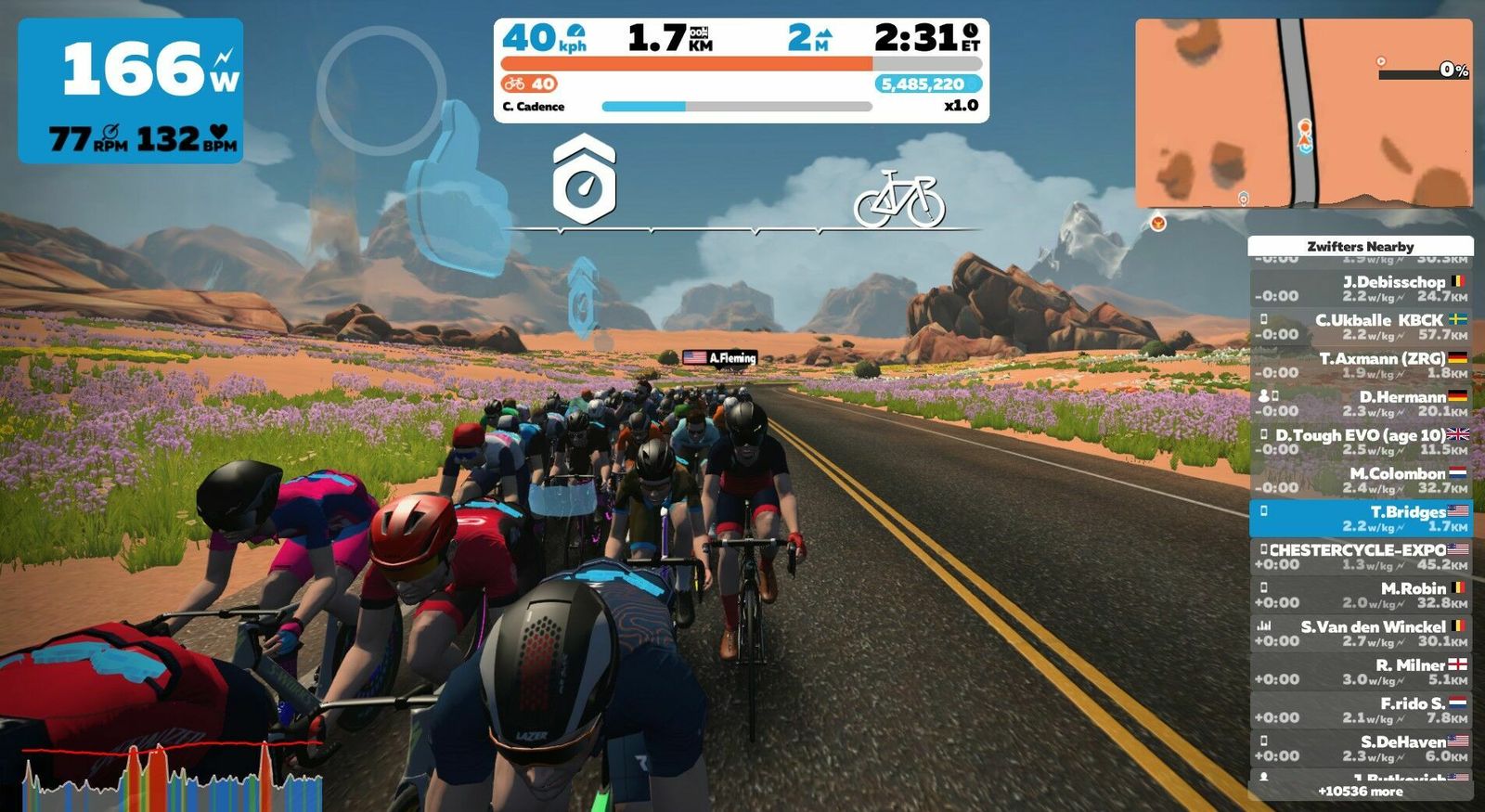Select the R. Milner rider row
Screen dimensions: 1485x812
click(x=1361, y=672)
